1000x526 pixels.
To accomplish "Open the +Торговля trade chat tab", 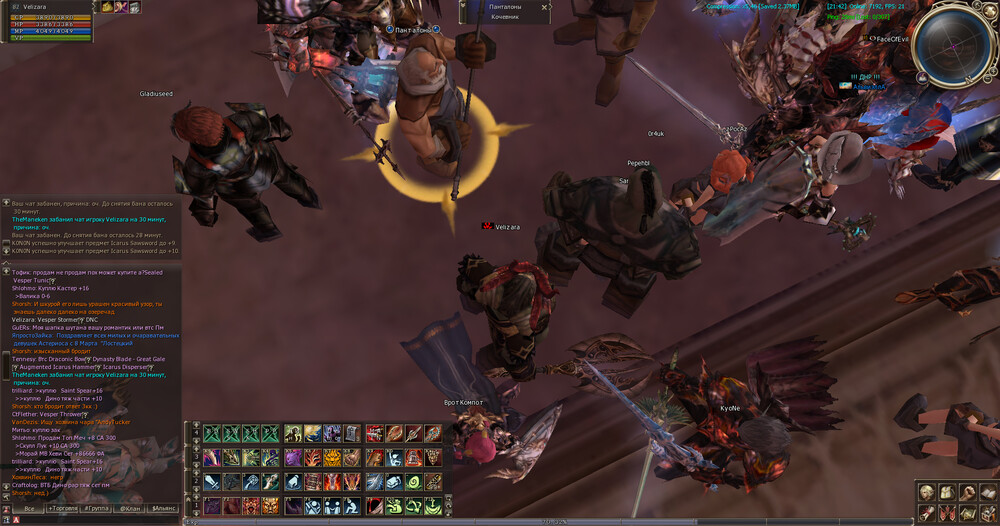I will pos(62,509).
